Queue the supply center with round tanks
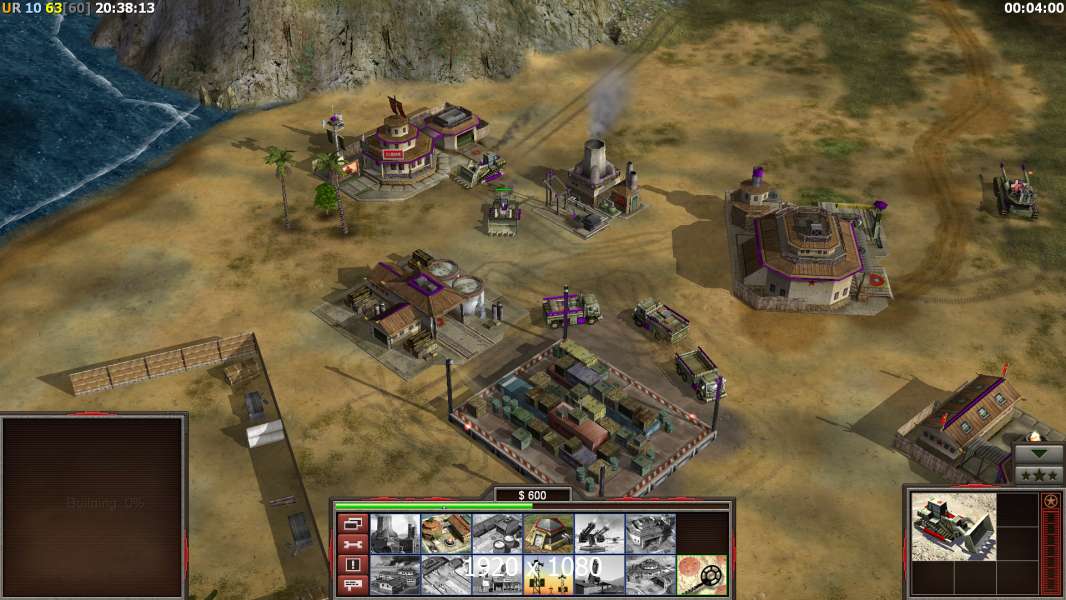1066x600 pixels. point(497,533)
